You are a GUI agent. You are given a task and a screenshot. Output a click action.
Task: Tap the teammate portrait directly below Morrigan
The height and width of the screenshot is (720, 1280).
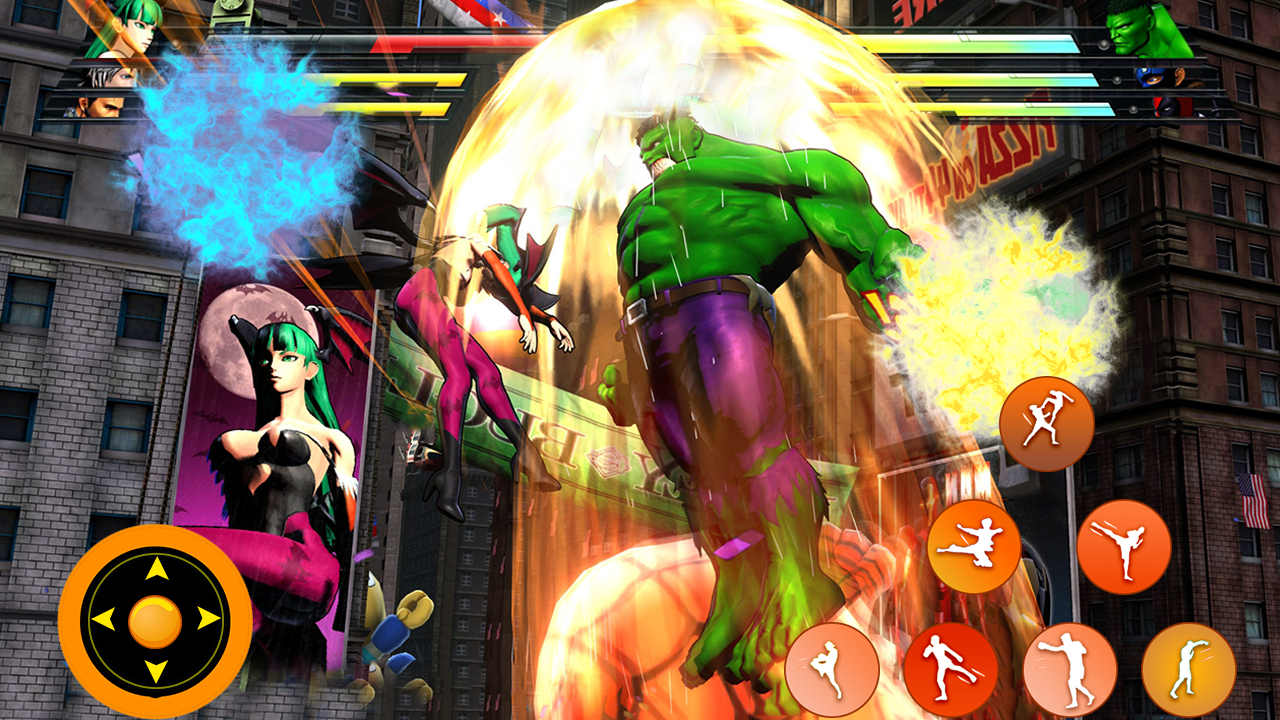coord(110,78)
